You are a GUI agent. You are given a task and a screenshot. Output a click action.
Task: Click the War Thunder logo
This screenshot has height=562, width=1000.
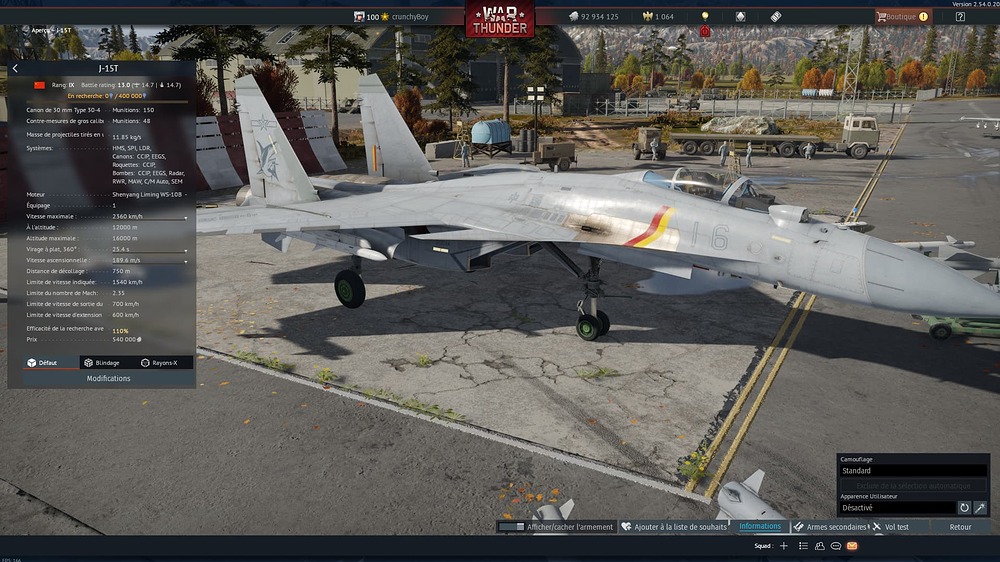tap(499, 18)
